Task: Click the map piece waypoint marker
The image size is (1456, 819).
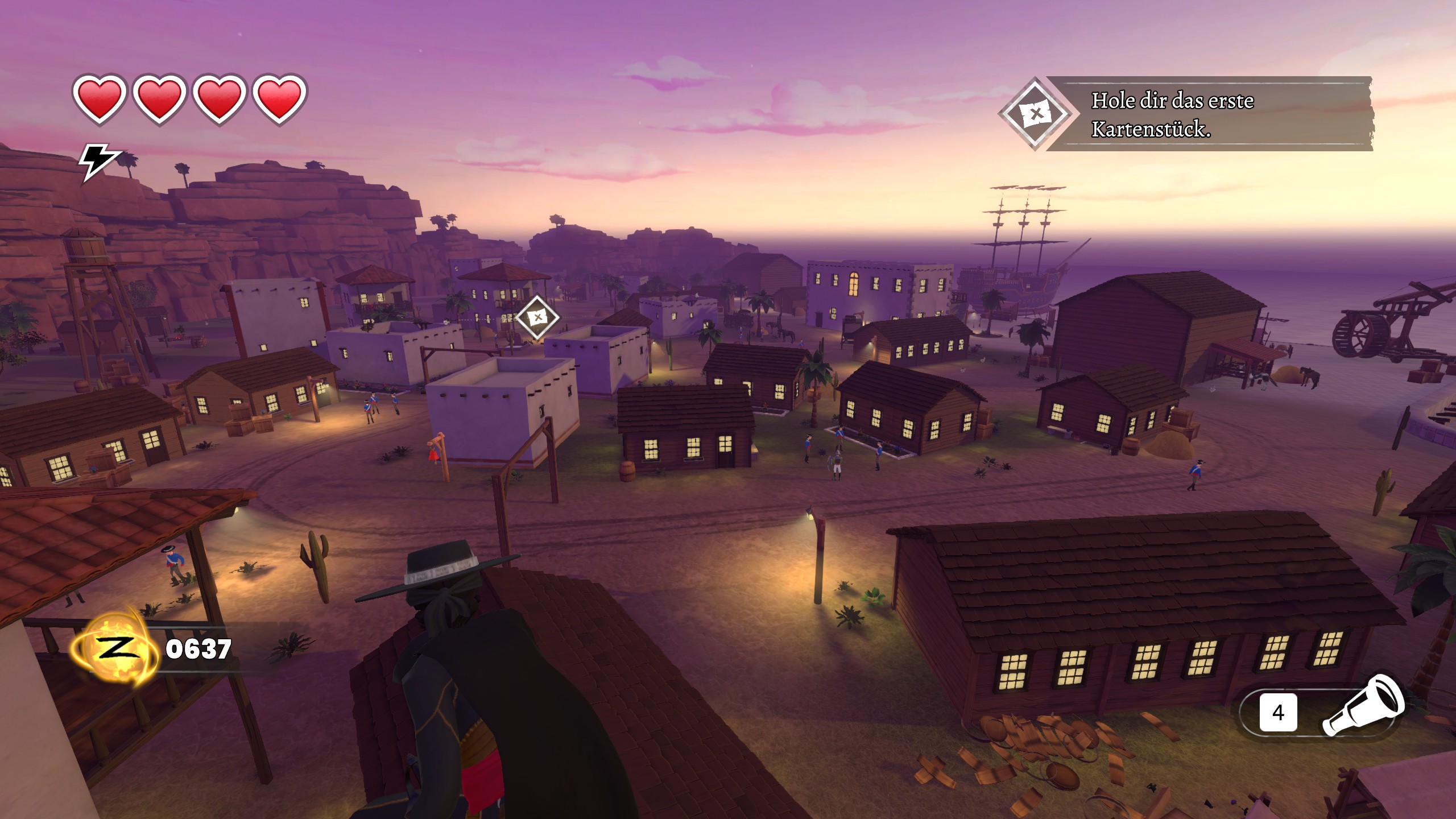Action: [x=537, y=317]
